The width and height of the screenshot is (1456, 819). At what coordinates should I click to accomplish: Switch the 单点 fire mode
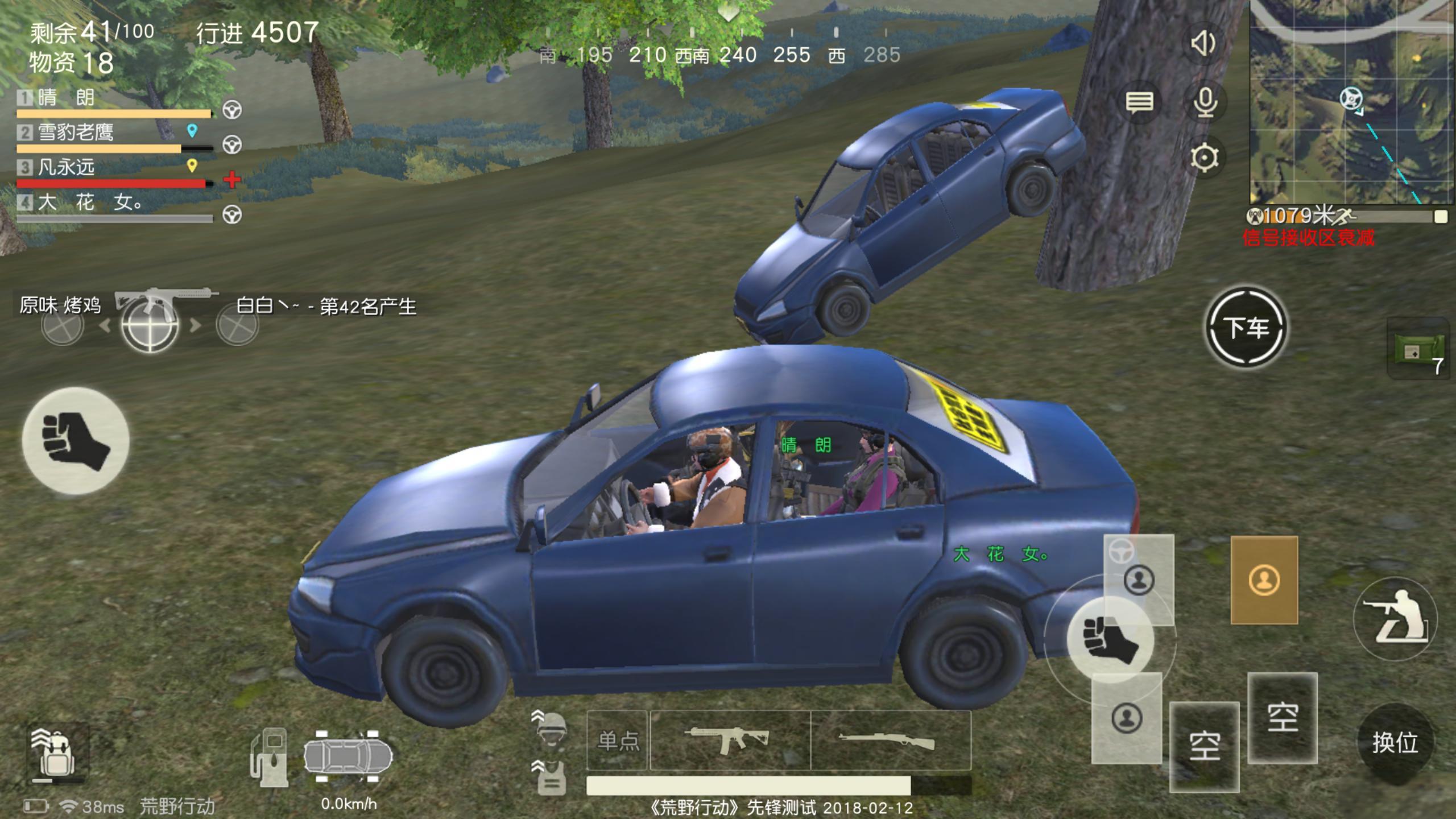pyautogui.click(x=617, y=740)
